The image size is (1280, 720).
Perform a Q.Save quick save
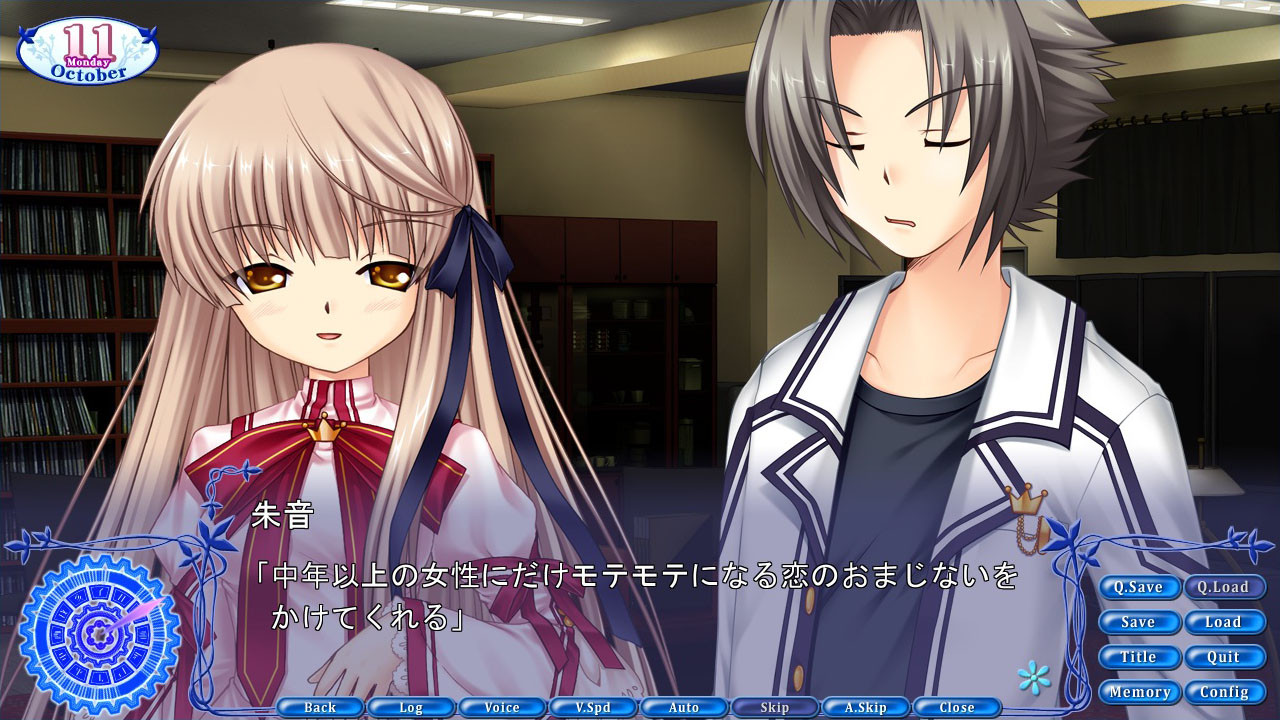click(1139, 588)
